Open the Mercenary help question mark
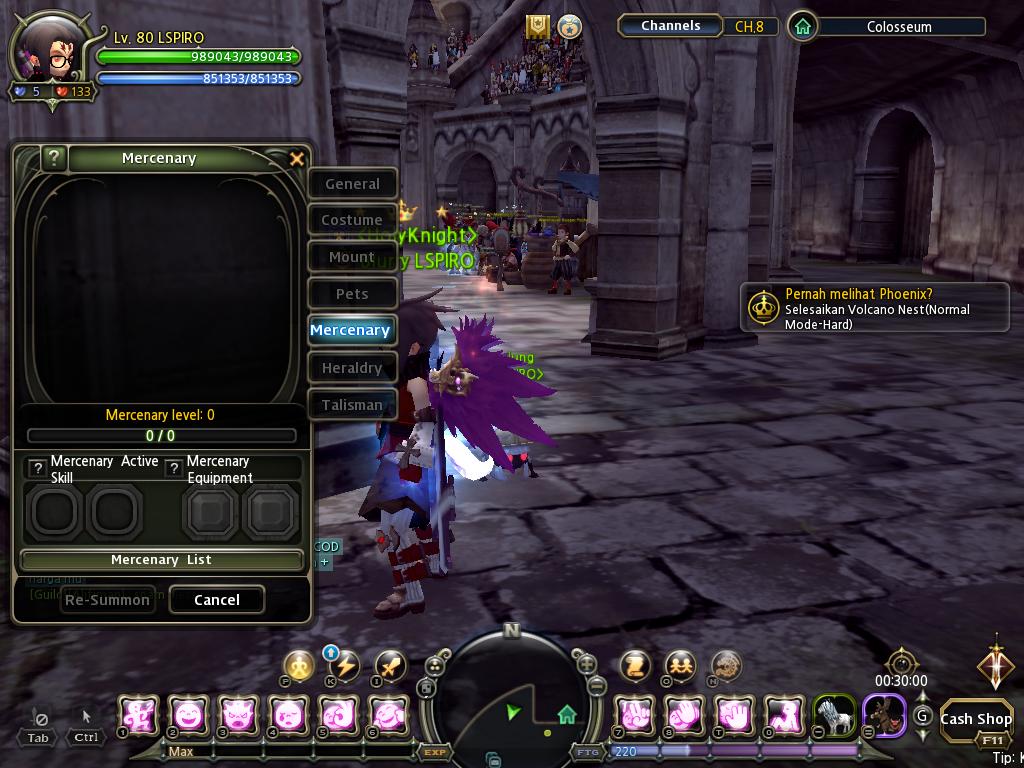This screenshot has height=768, width=1024. [x=55, y=158]
